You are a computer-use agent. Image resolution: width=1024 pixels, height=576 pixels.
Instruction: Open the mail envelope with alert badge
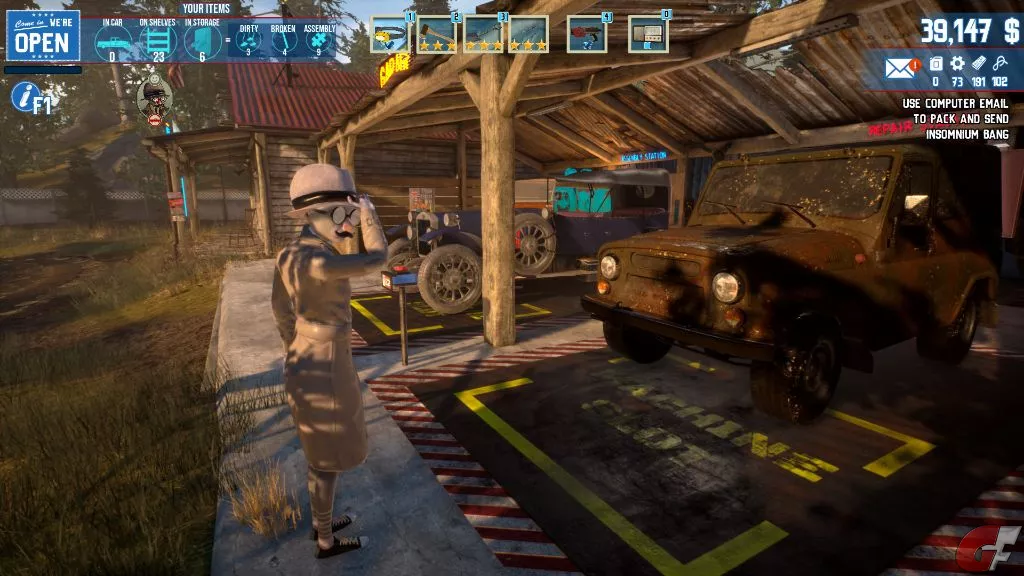[x=900, y=68]
